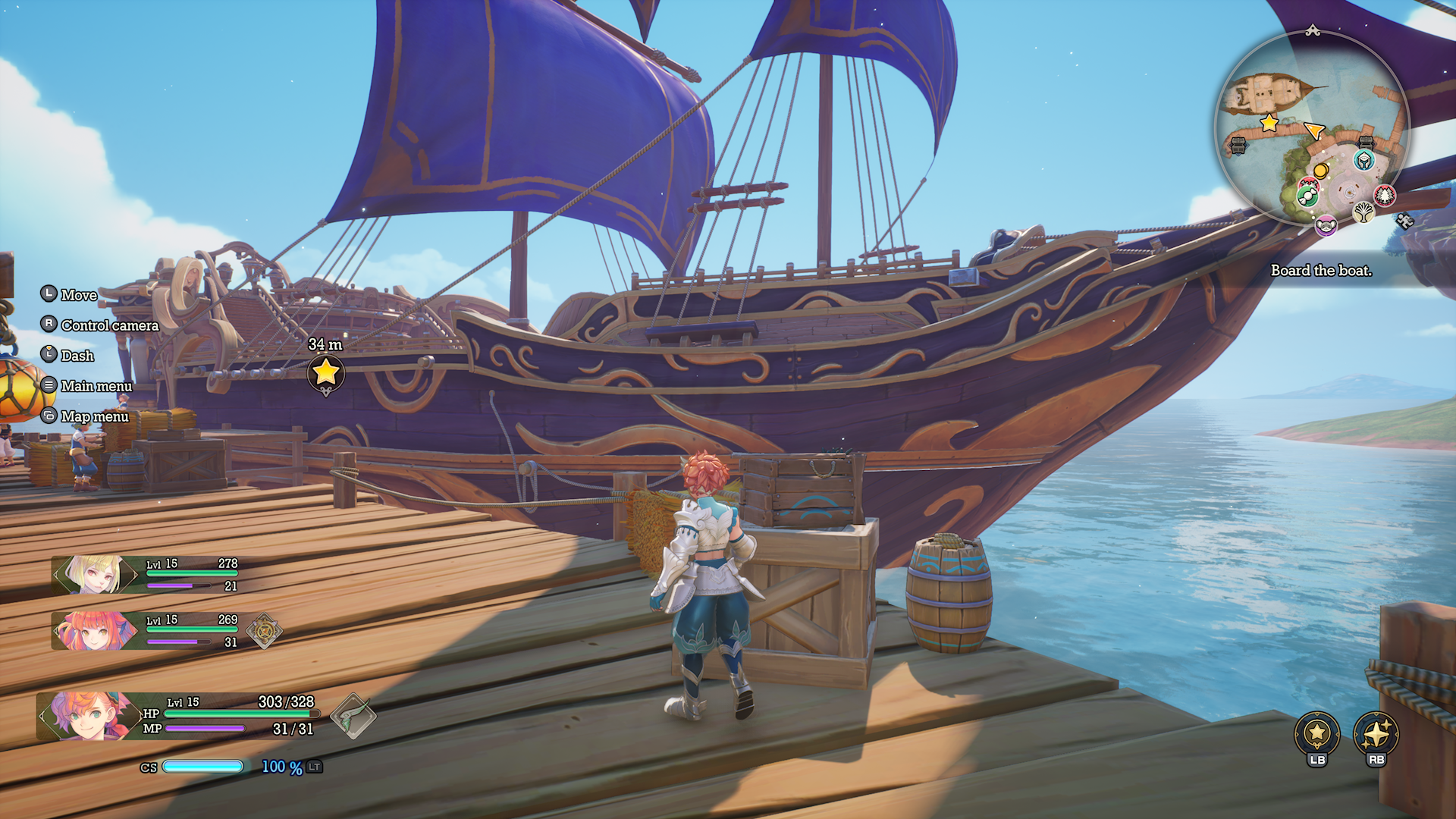Select the lead character portrait with HP bar

[x=85, y=715]
